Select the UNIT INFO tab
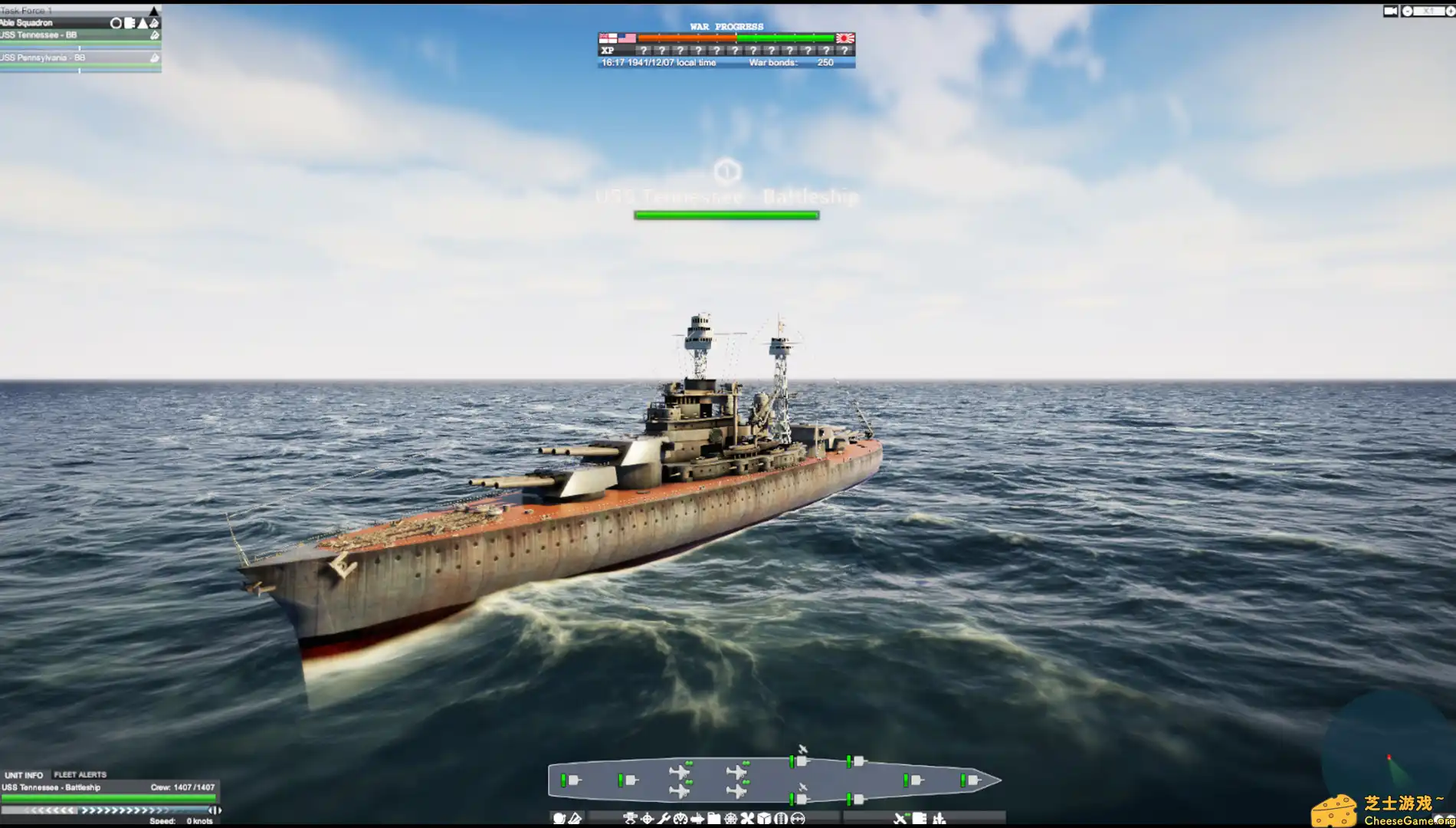The image size is (1456, 828). tap(23, 774)
